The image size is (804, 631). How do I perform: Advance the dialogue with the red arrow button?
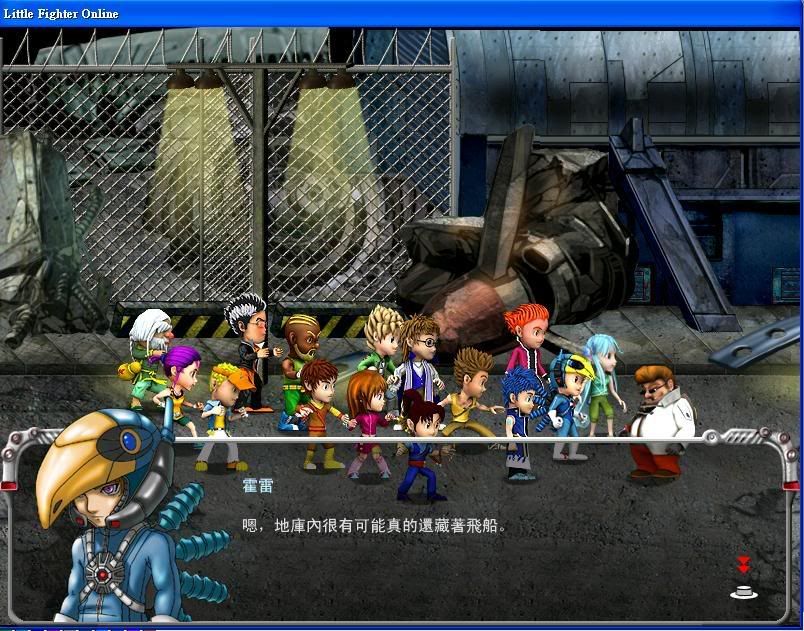click(x=743, y=580)
